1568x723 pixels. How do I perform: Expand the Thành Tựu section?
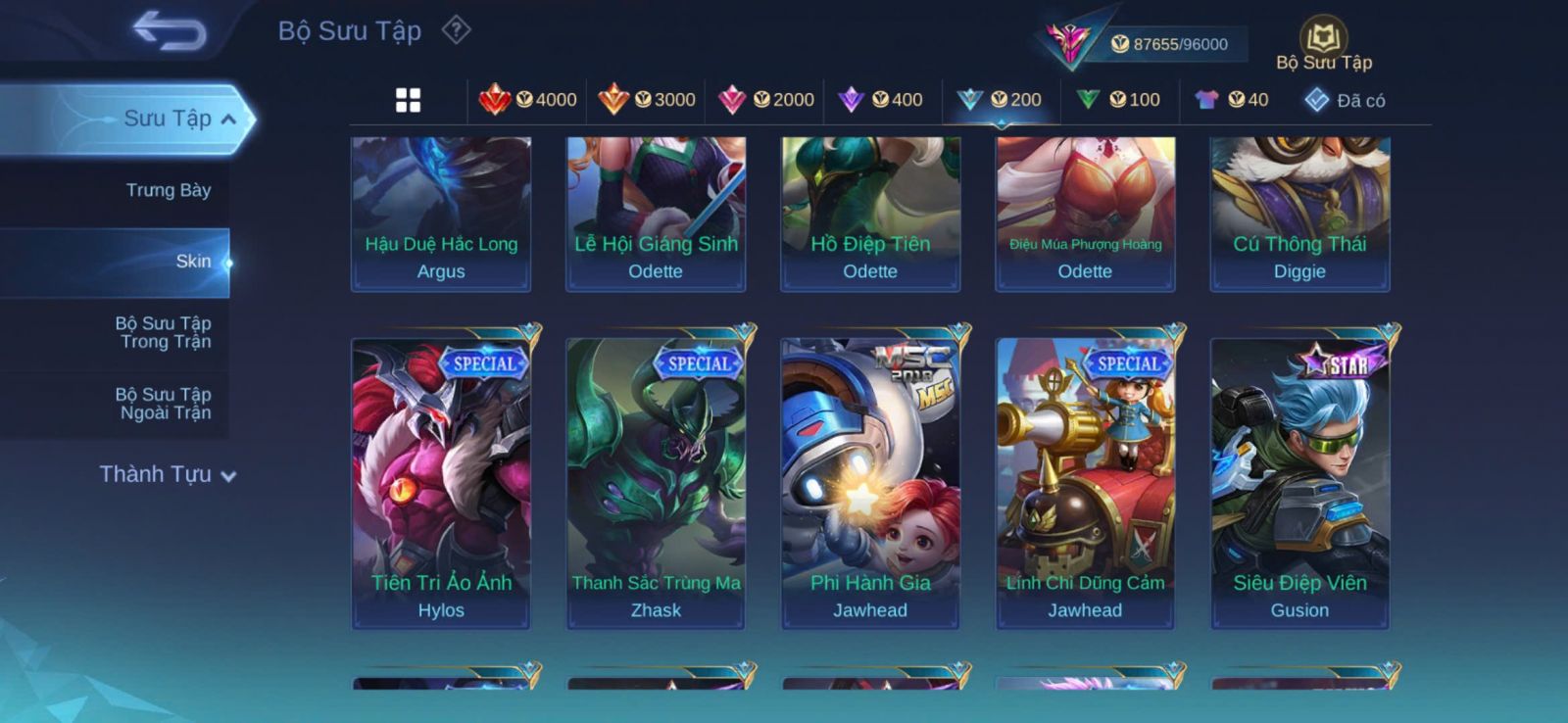[168, 475]
